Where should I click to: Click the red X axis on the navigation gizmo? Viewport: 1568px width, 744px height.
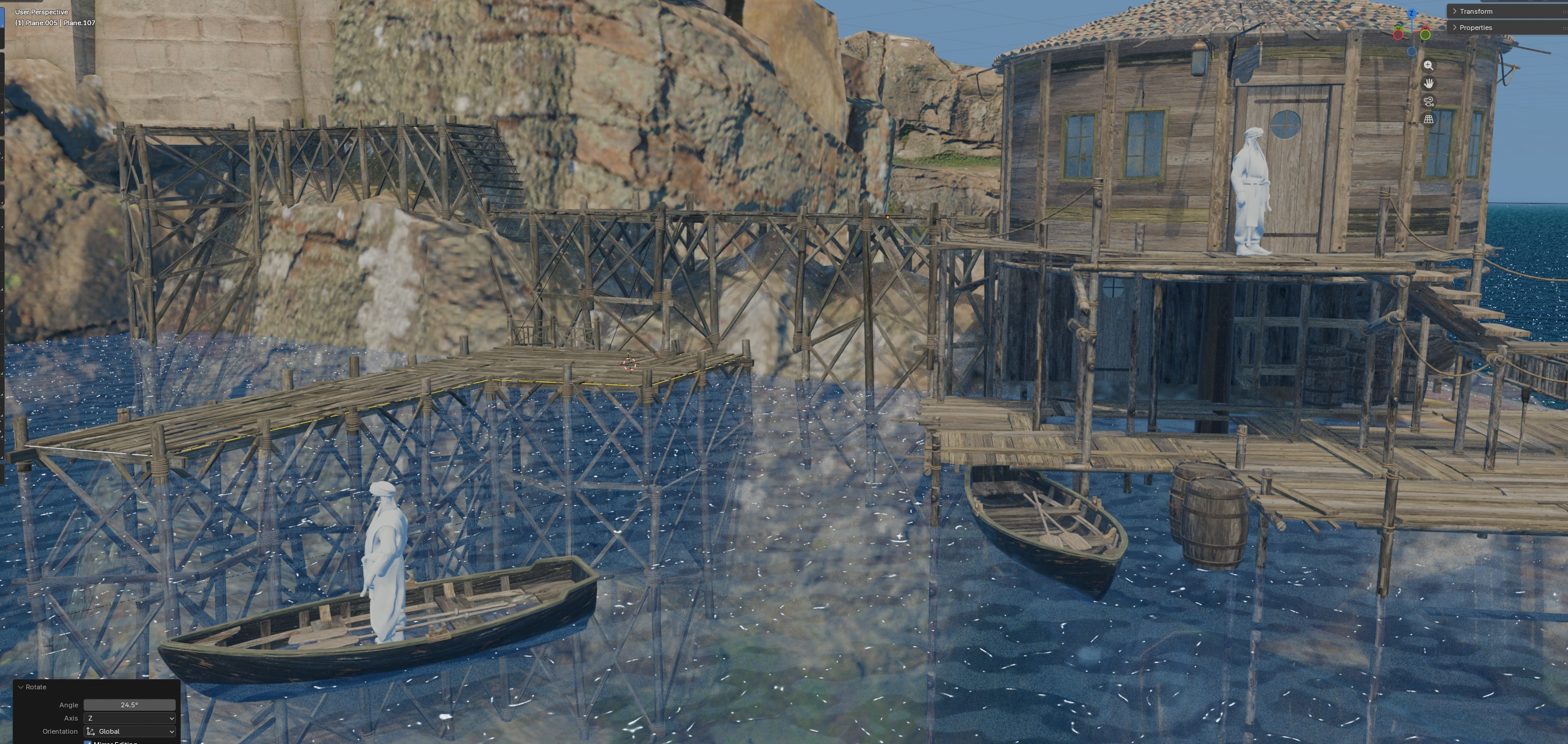[x=1398, y=34]
